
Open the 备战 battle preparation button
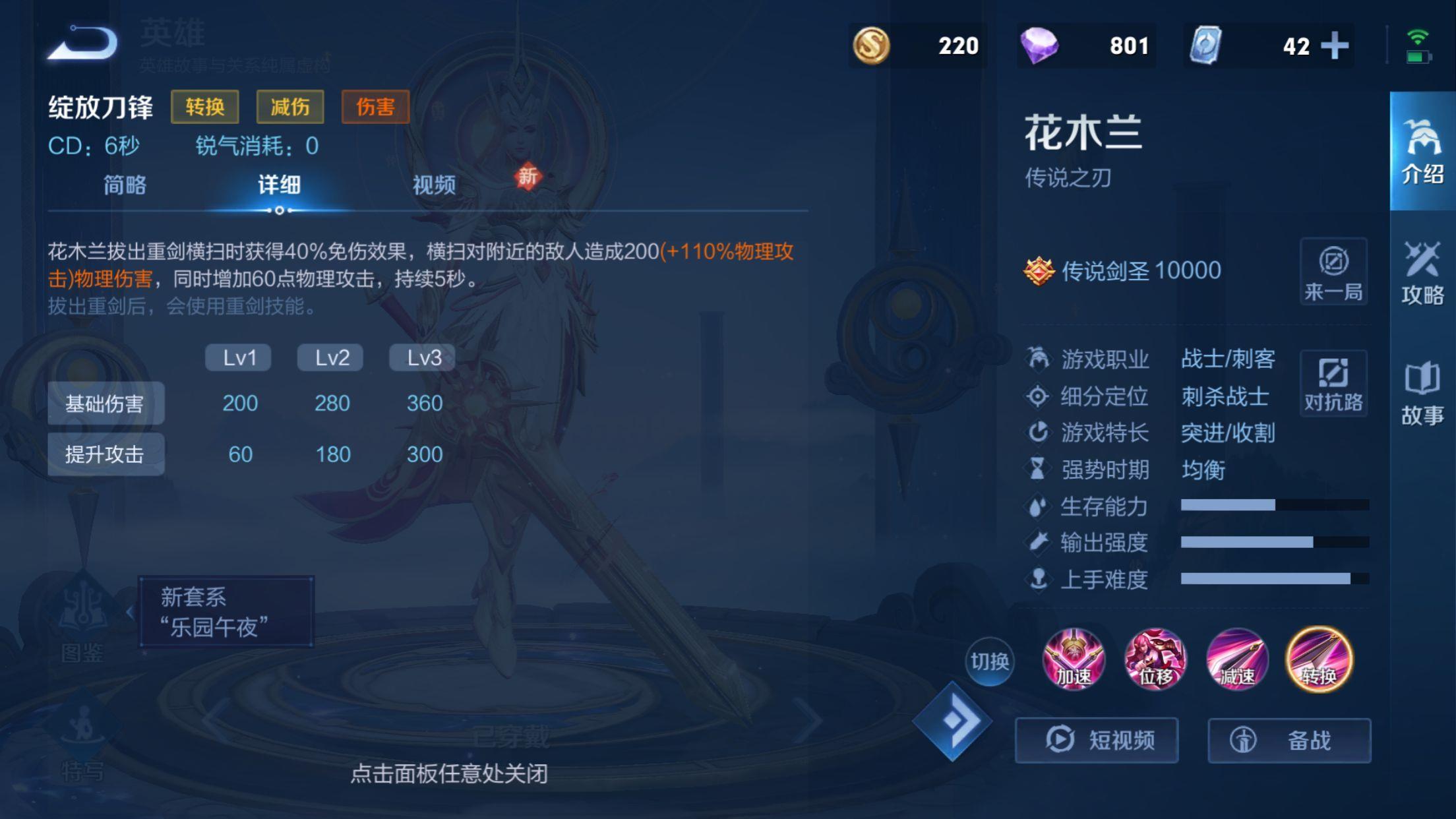(x=1289, y=740)
